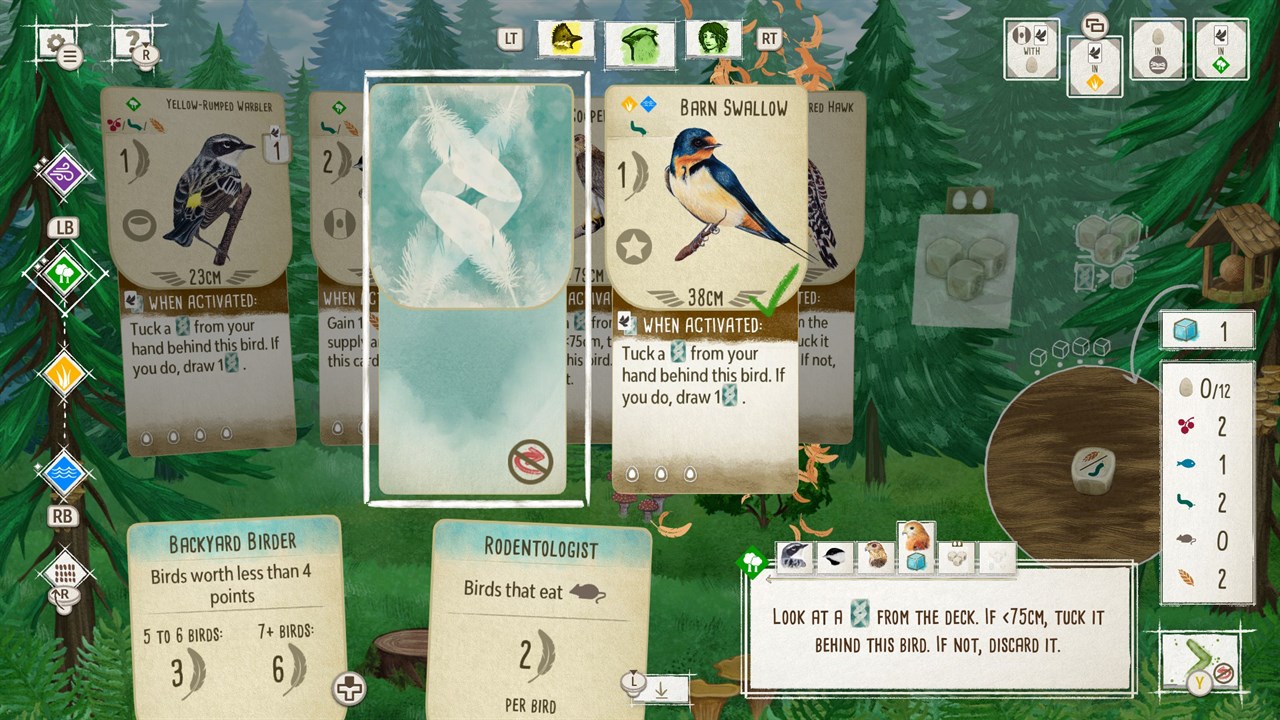Switch to the grassland habitat row
Viewport: 1280px width, 720px height.
[x=65, y=375]
